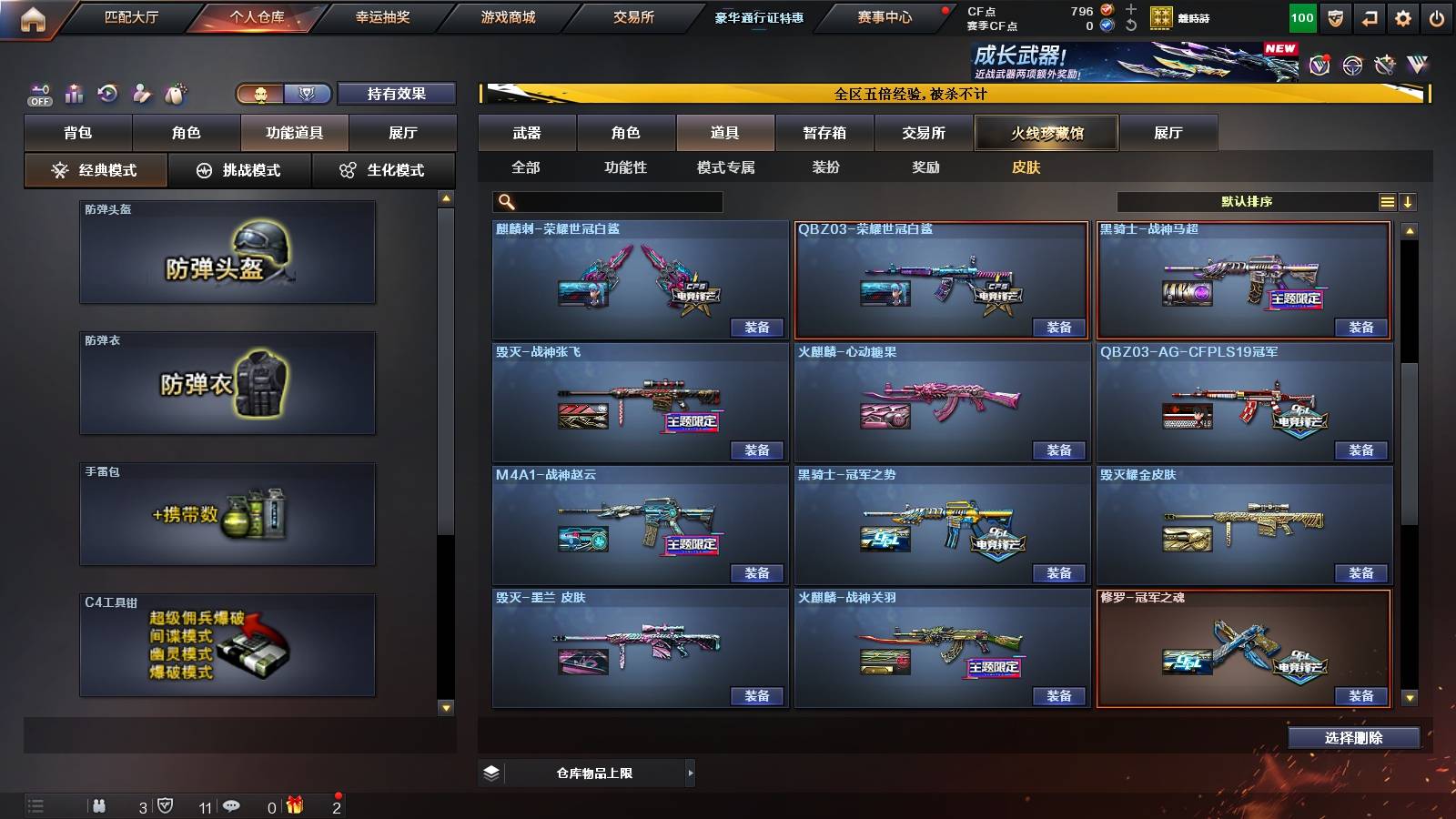Click the CF shield badge icon at top right
The width and height of the screenshot is (1456, 819).
[x=1336, y=18]
